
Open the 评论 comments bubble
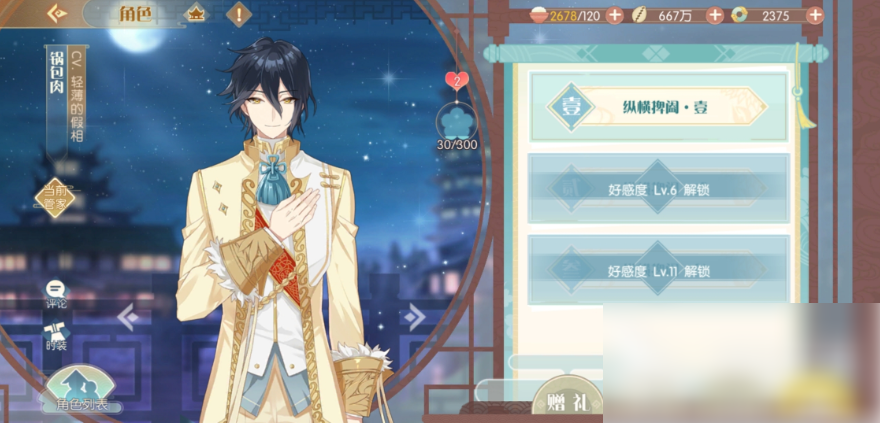[x=55, y=291]
